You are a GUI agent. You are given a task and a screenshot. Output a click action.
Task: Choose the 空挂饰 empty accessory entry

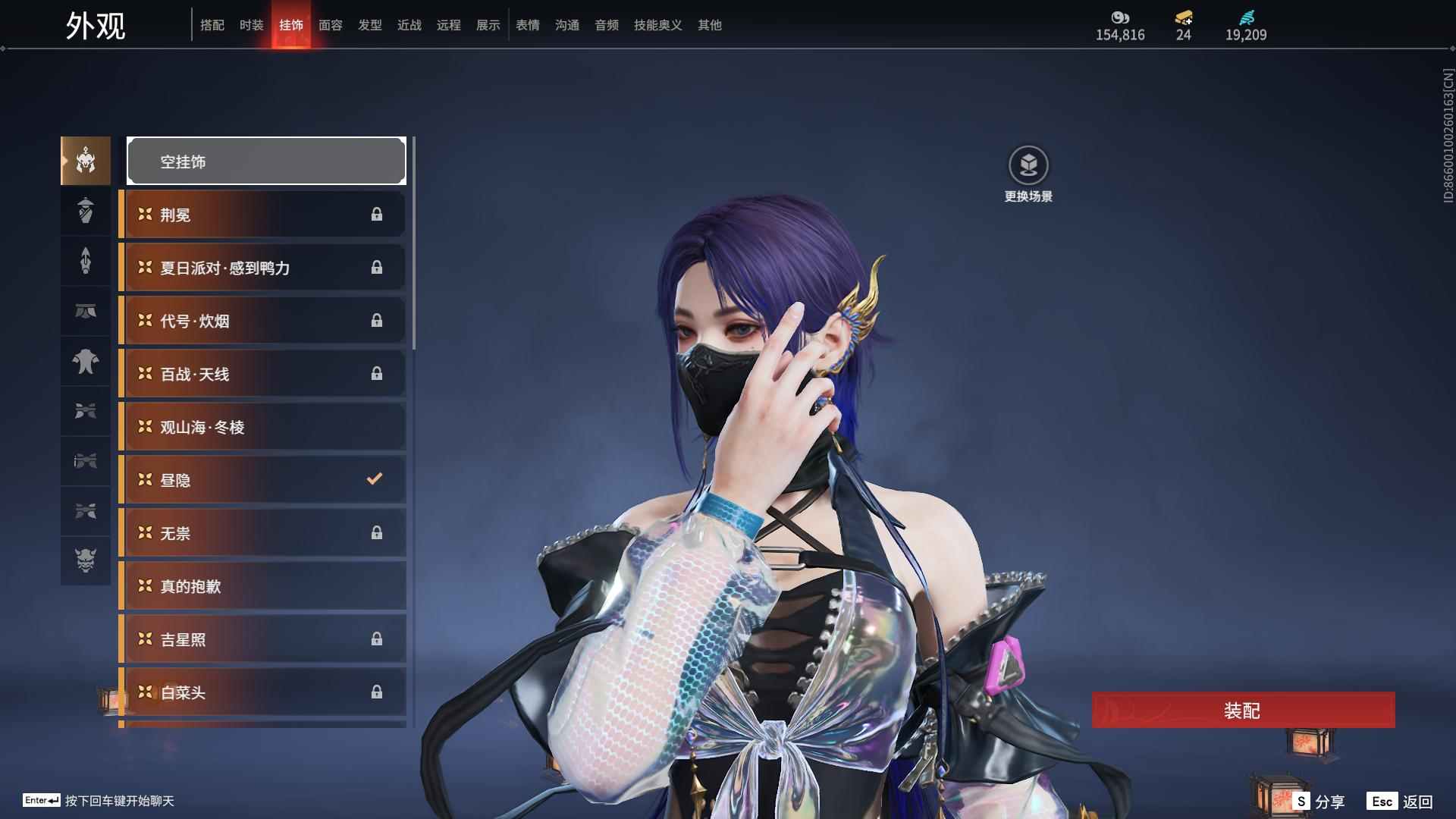[x=266, y=161]
